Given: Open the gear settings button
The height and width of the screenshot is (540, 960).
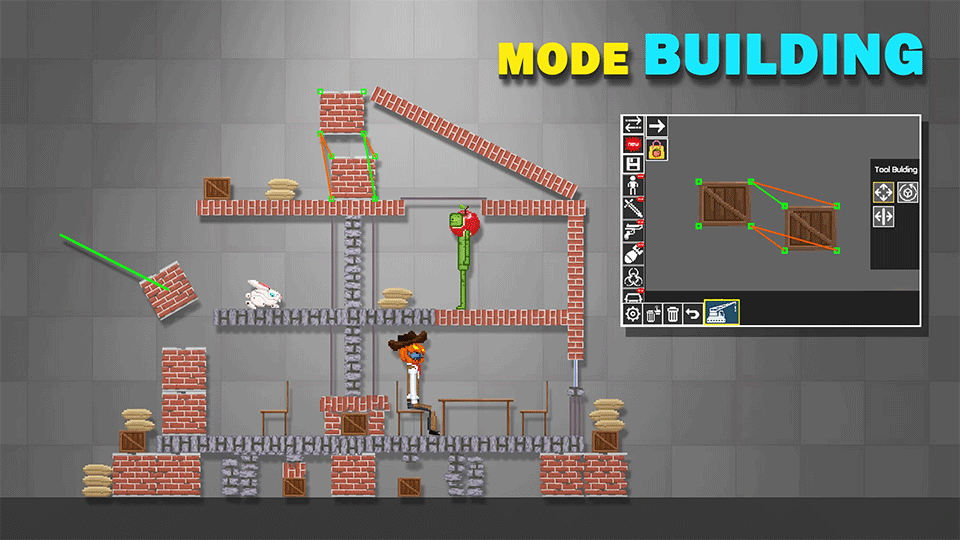Looking at the screenshot, I should 632,315.
